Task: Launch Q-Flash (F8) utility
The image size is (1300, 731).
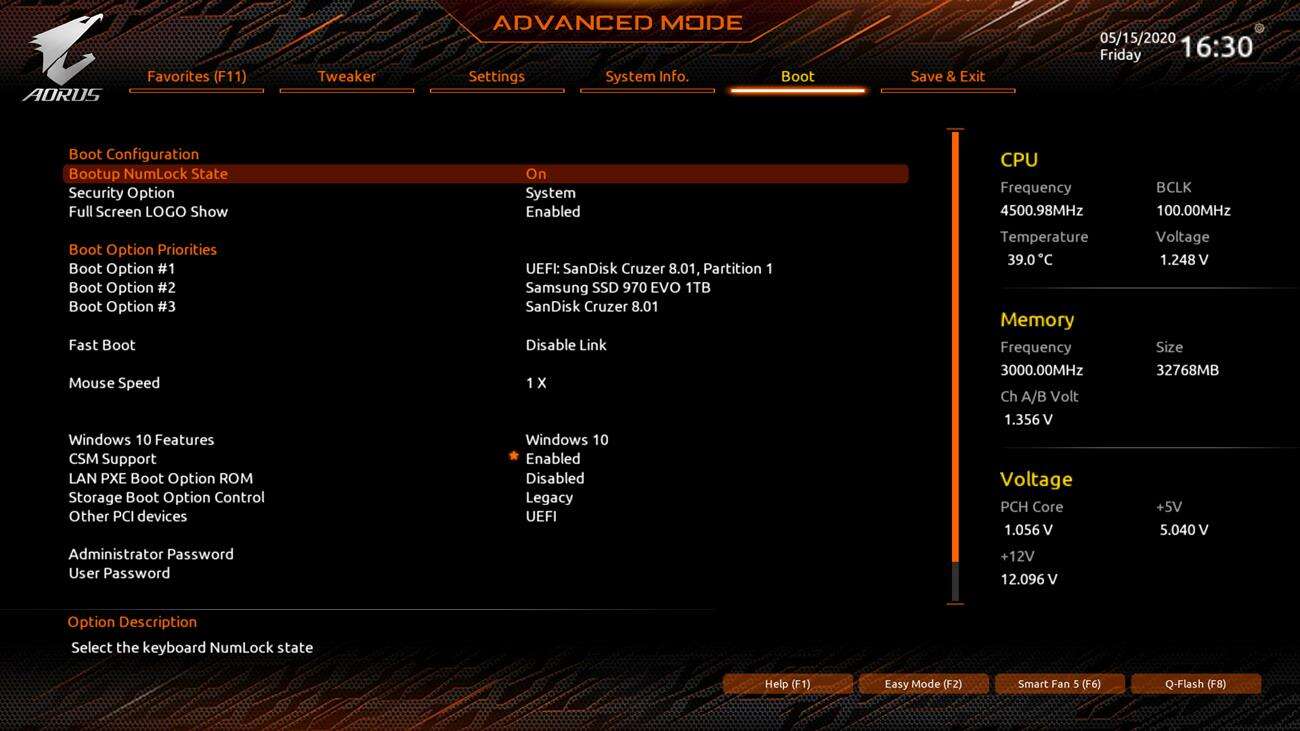Action: [x=1195, y=684]
